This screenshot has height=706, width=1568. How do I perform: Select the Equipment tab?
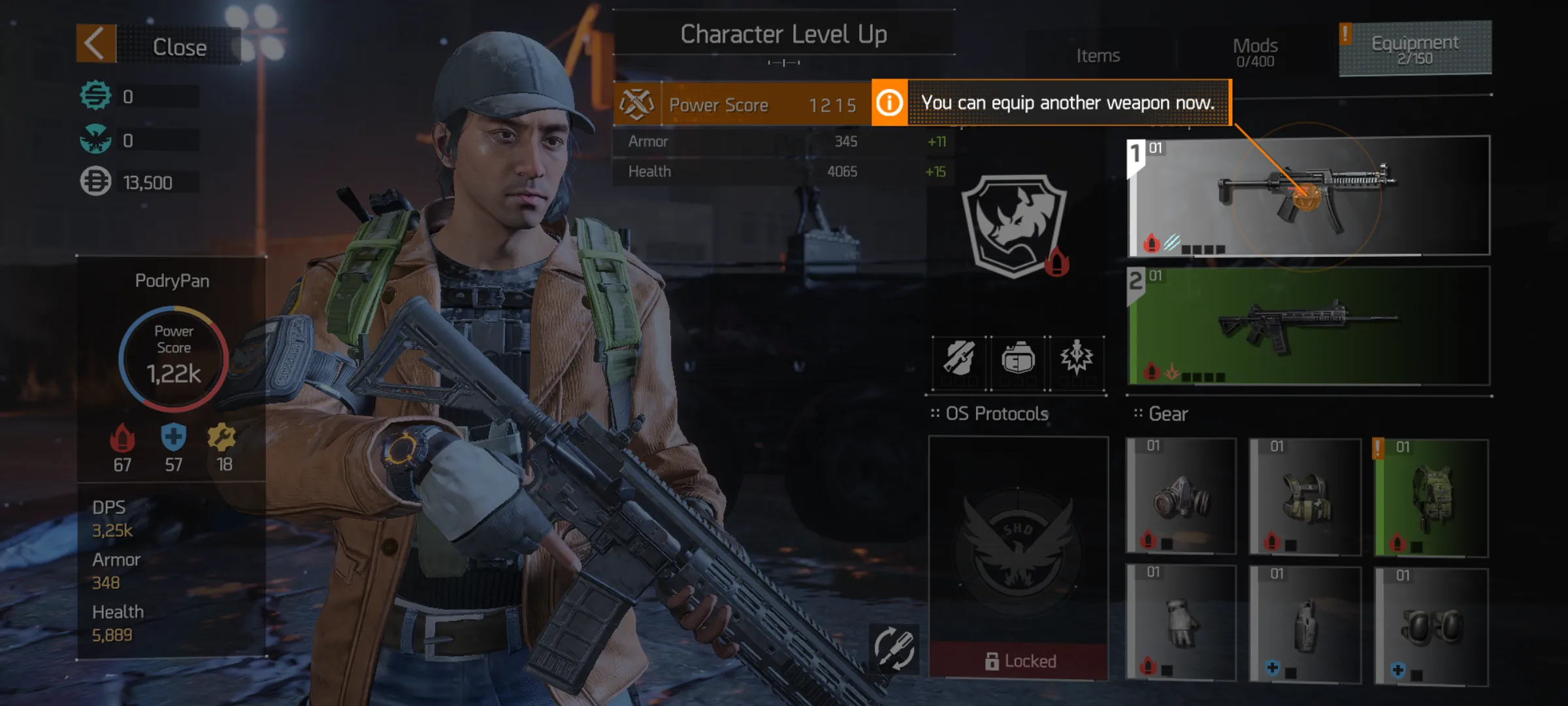click(1414, 49)
